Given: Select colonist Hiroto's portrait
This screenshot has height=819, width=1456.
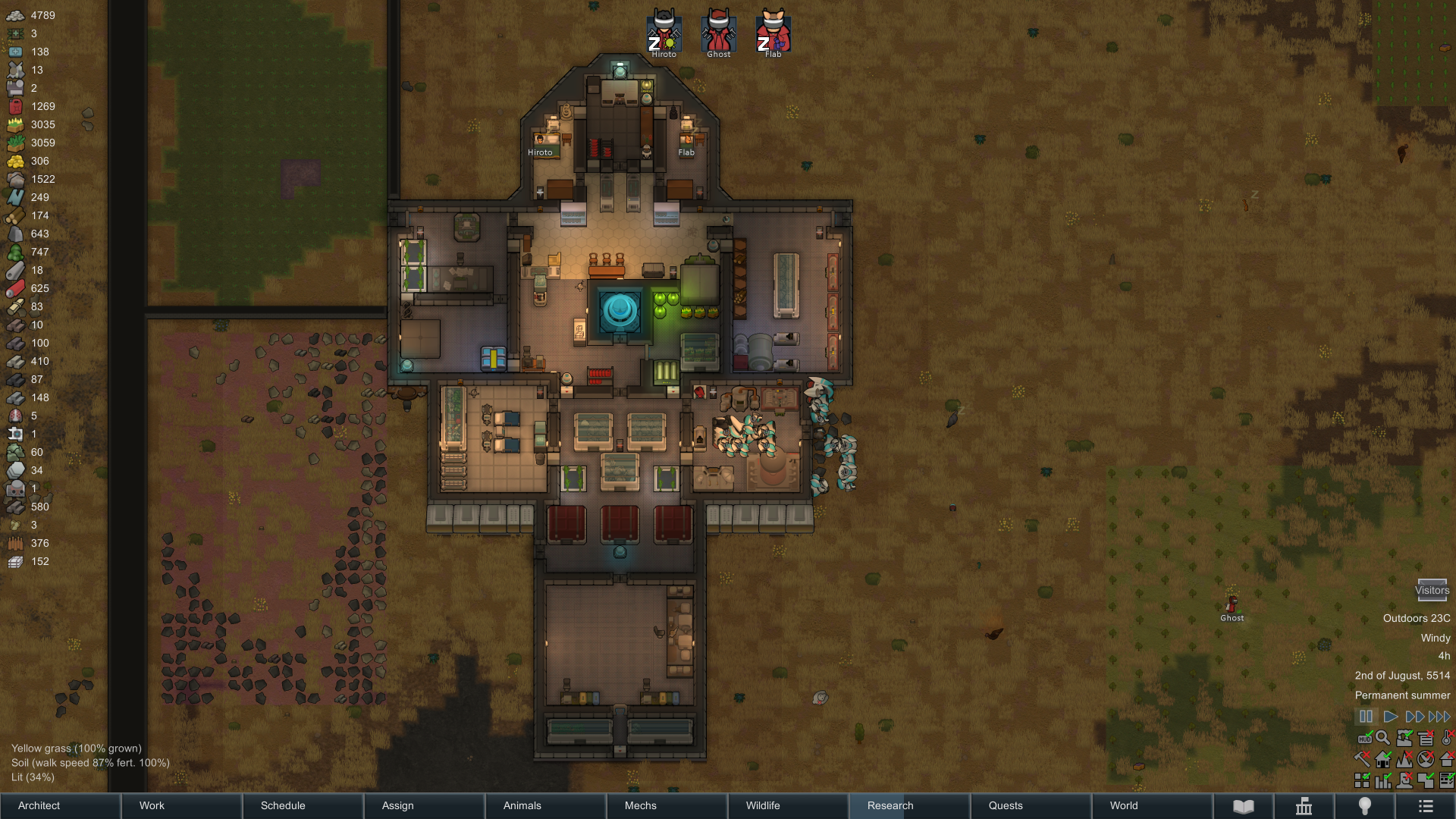Looking at the screenshot, I should pos(664,32).
